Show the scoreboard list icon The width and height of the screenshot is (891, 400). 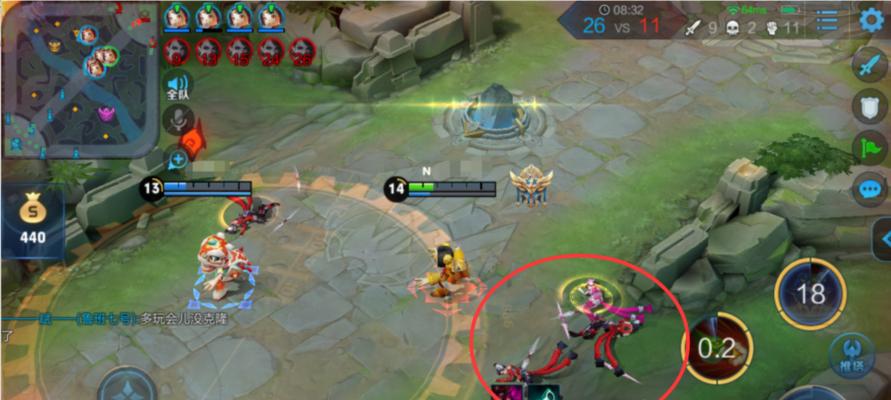tap(827, 21)
